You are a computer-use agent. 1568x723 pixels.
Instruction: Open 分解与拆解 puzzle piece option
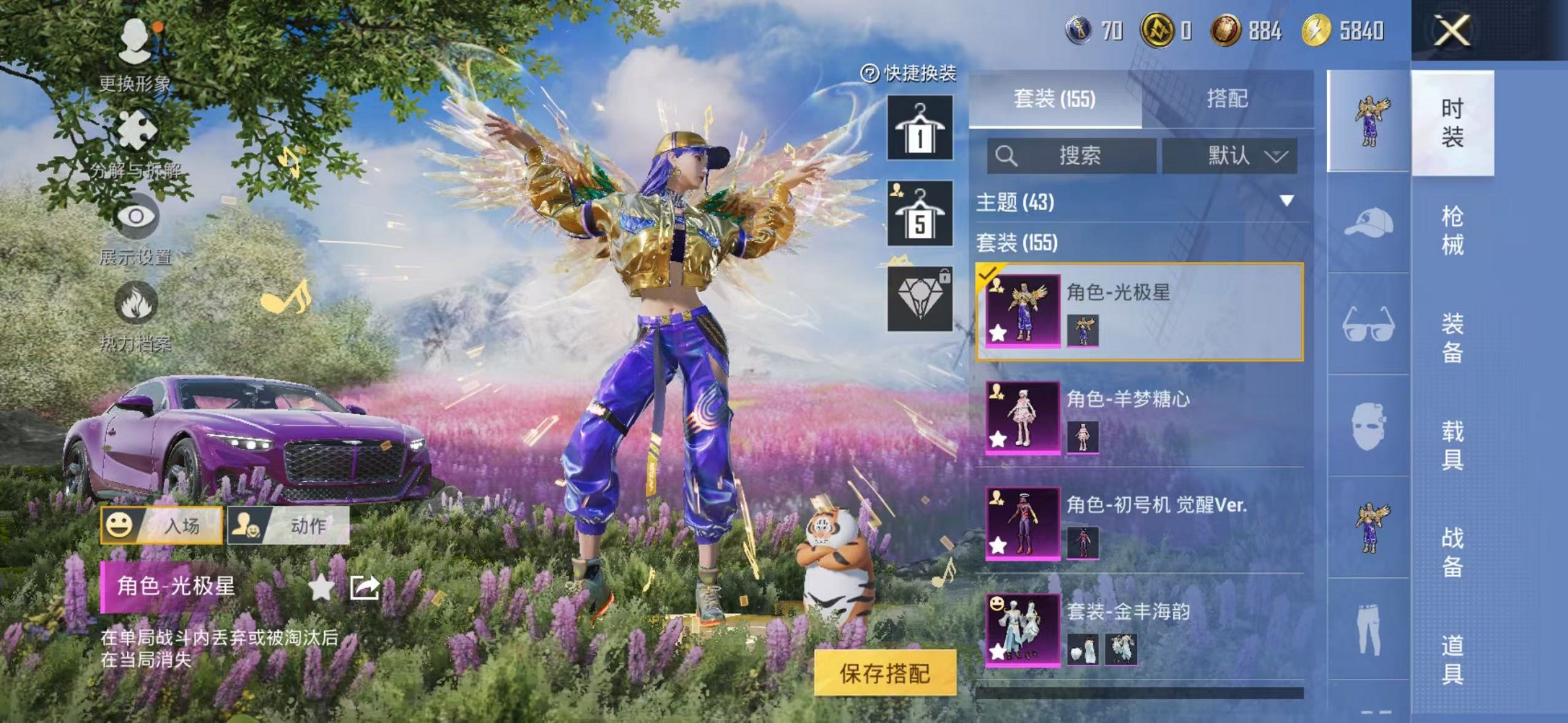coord(136,141)
